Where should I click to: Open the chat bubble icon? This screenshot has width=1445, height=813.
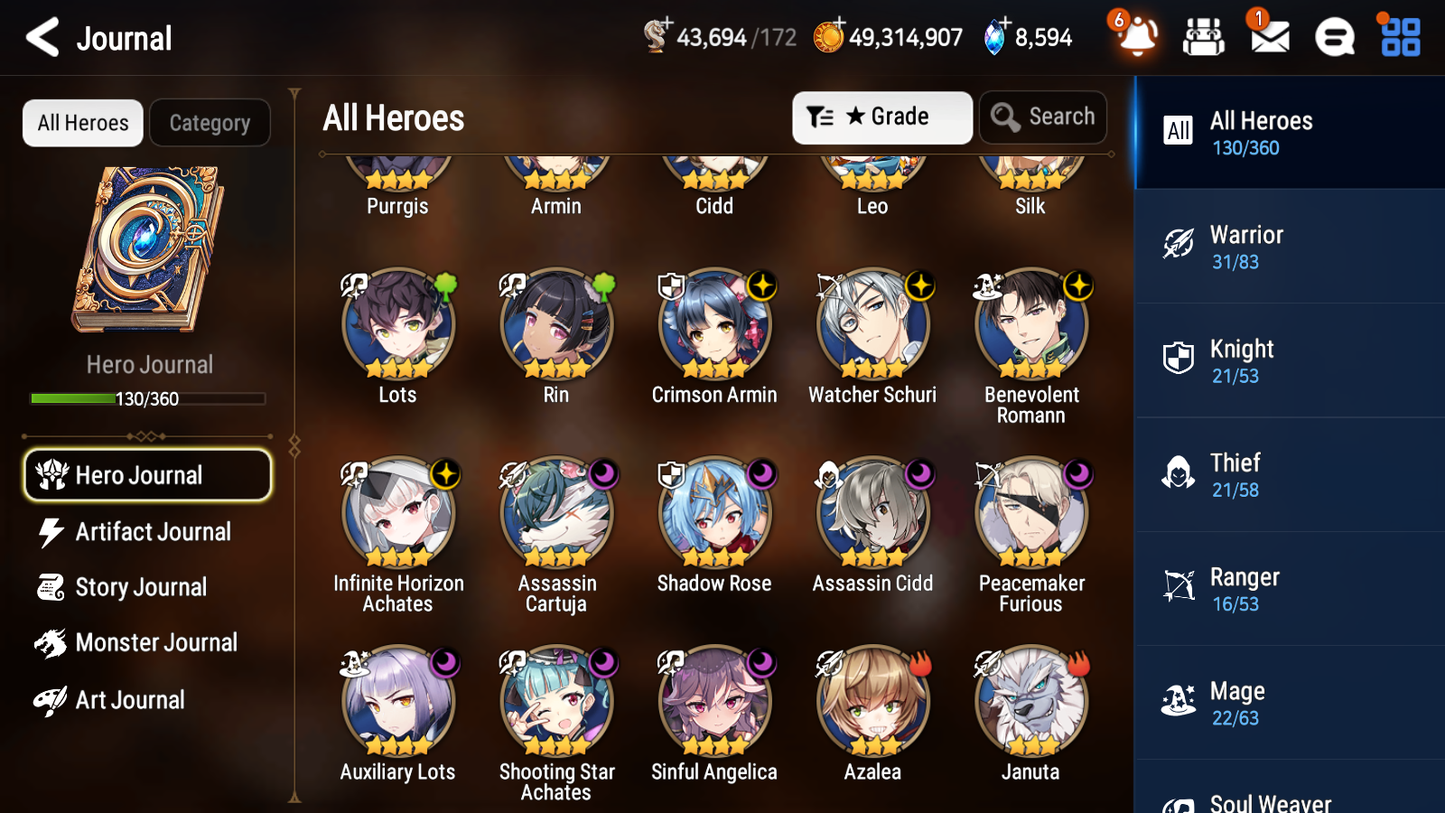[x=1334, y=36]
